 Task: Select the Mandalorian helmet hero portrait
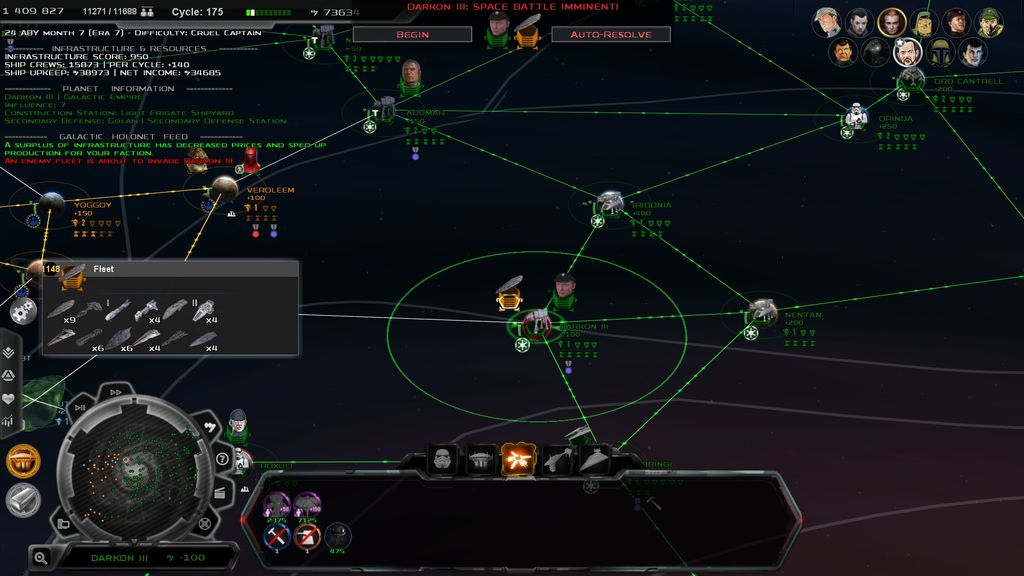[x=939, y=52]
